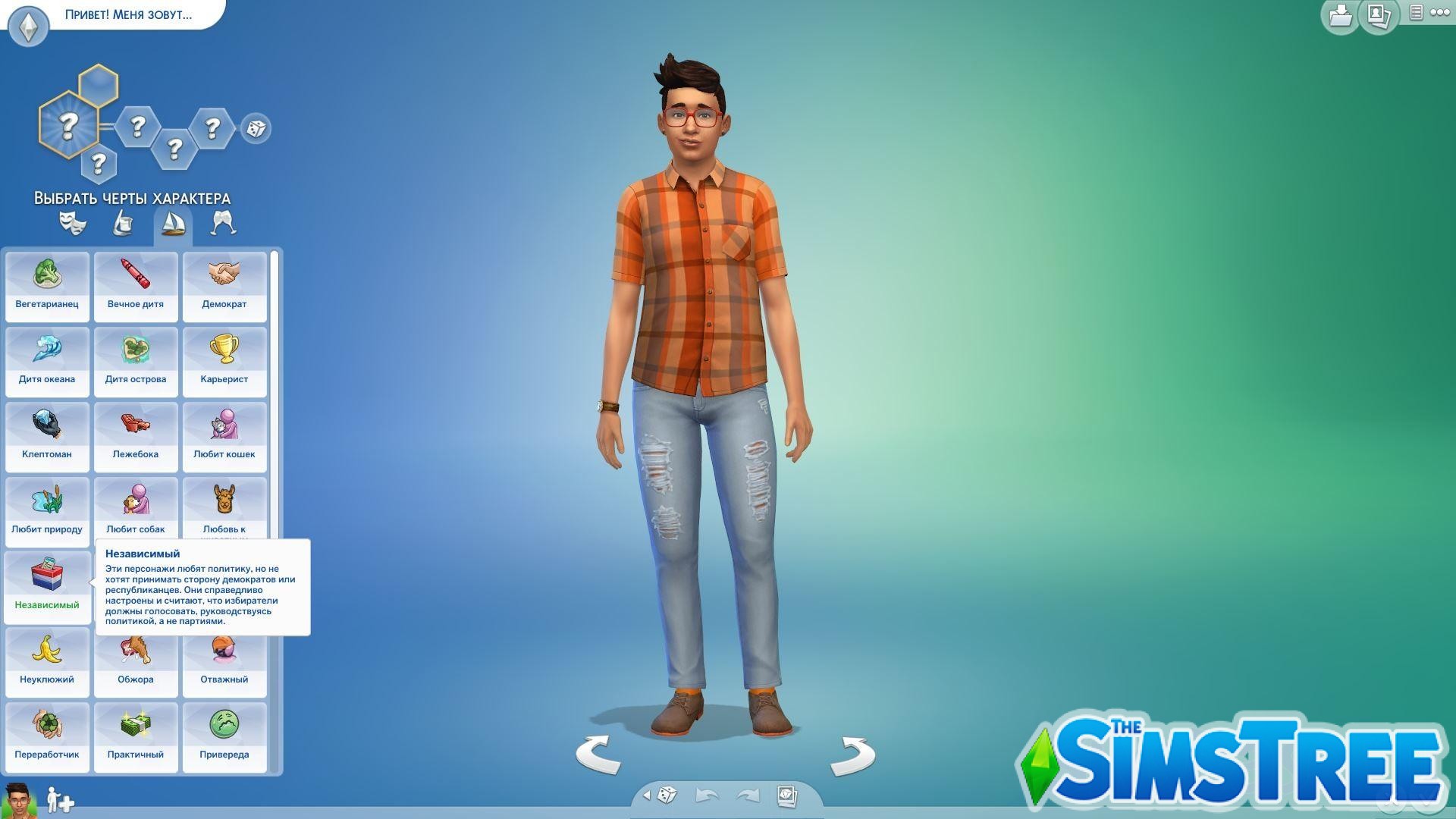Click the randomize dice icon near trait hexagons
The height and width of the screenshot is (819, 1456).
(x=255, y=129)
